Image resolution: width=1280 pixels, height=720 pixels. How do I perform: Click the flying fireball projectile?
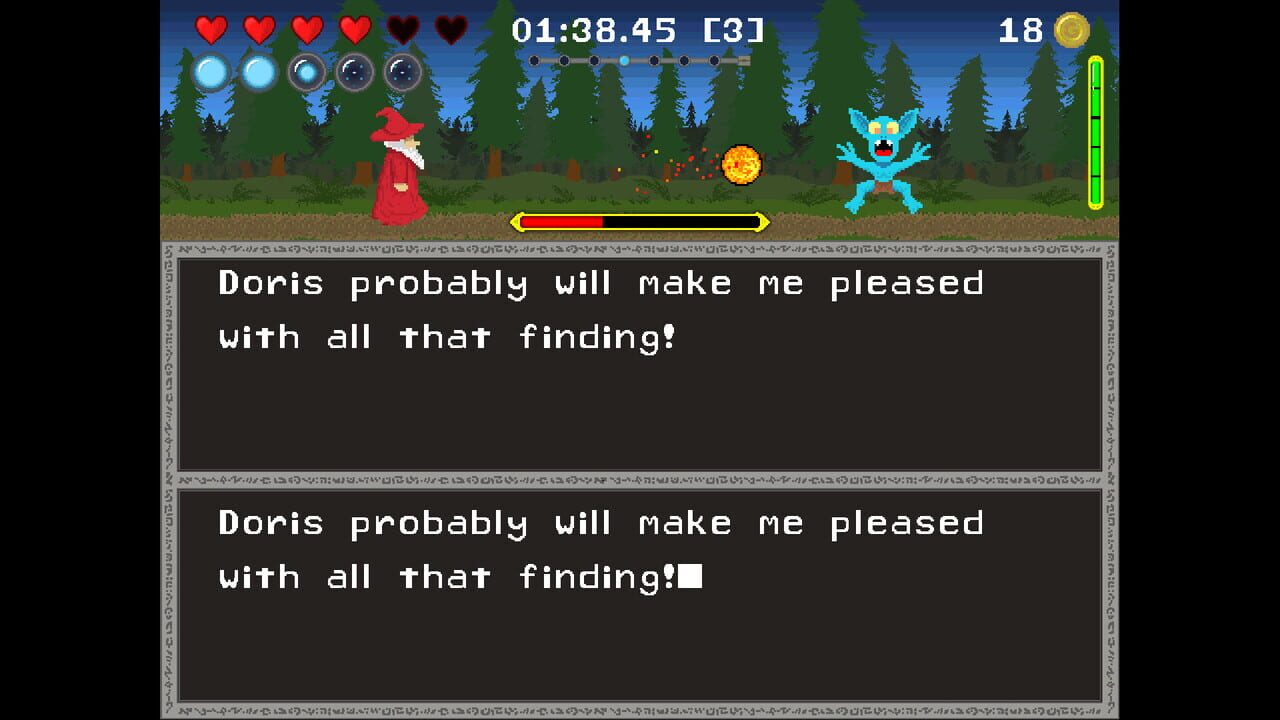740,167
